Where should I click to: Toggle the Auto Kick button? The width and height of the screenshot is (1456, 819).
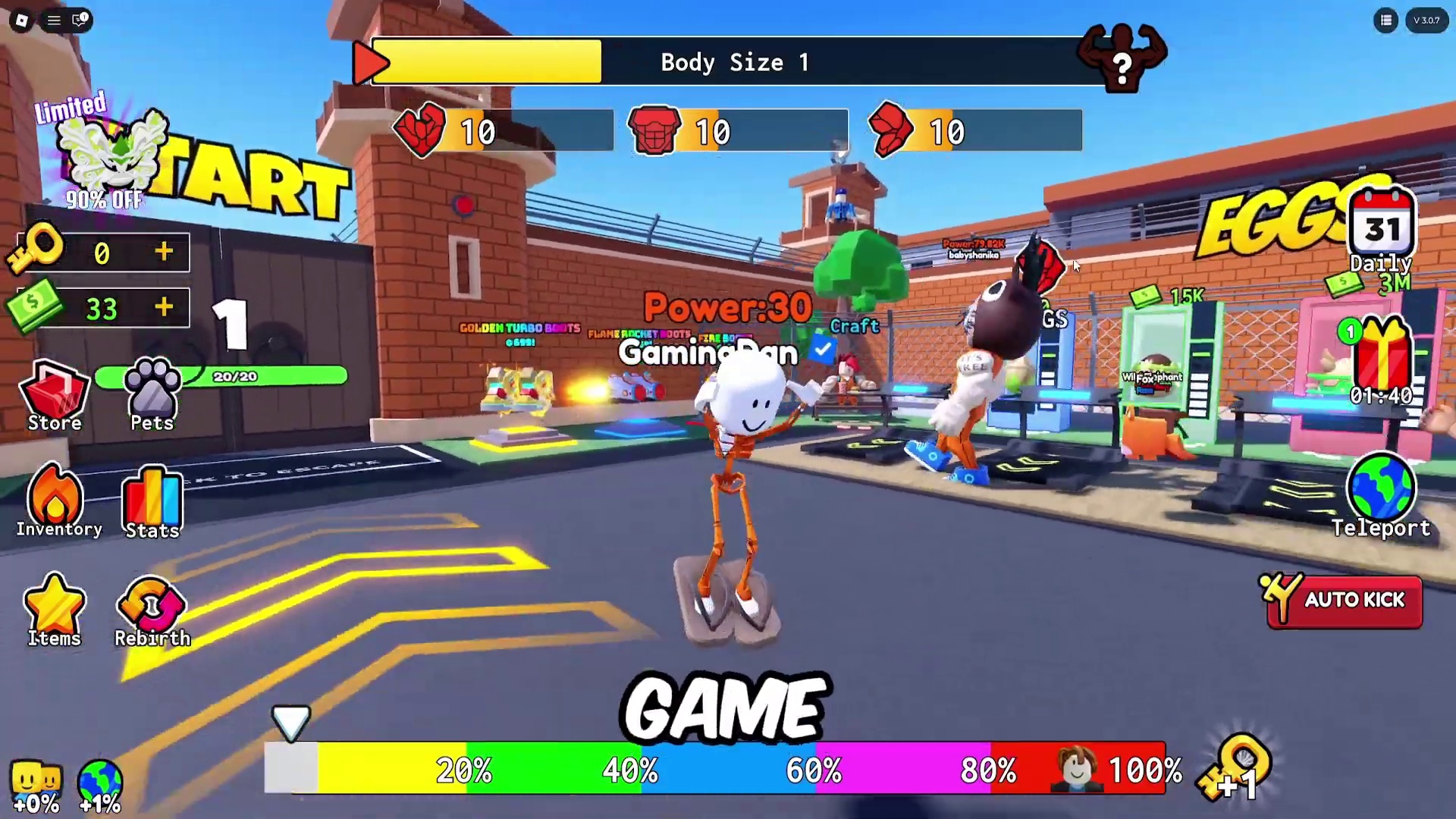click(1344, 601)
